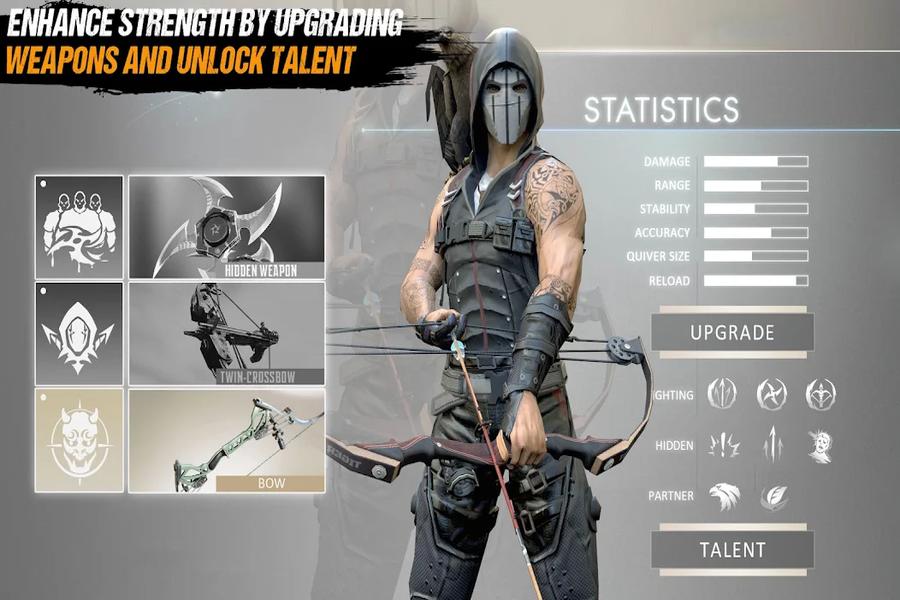Select the exclamation burst hidden talent
The height and width of the screenshot is (600, 900).
pos(723,445)
